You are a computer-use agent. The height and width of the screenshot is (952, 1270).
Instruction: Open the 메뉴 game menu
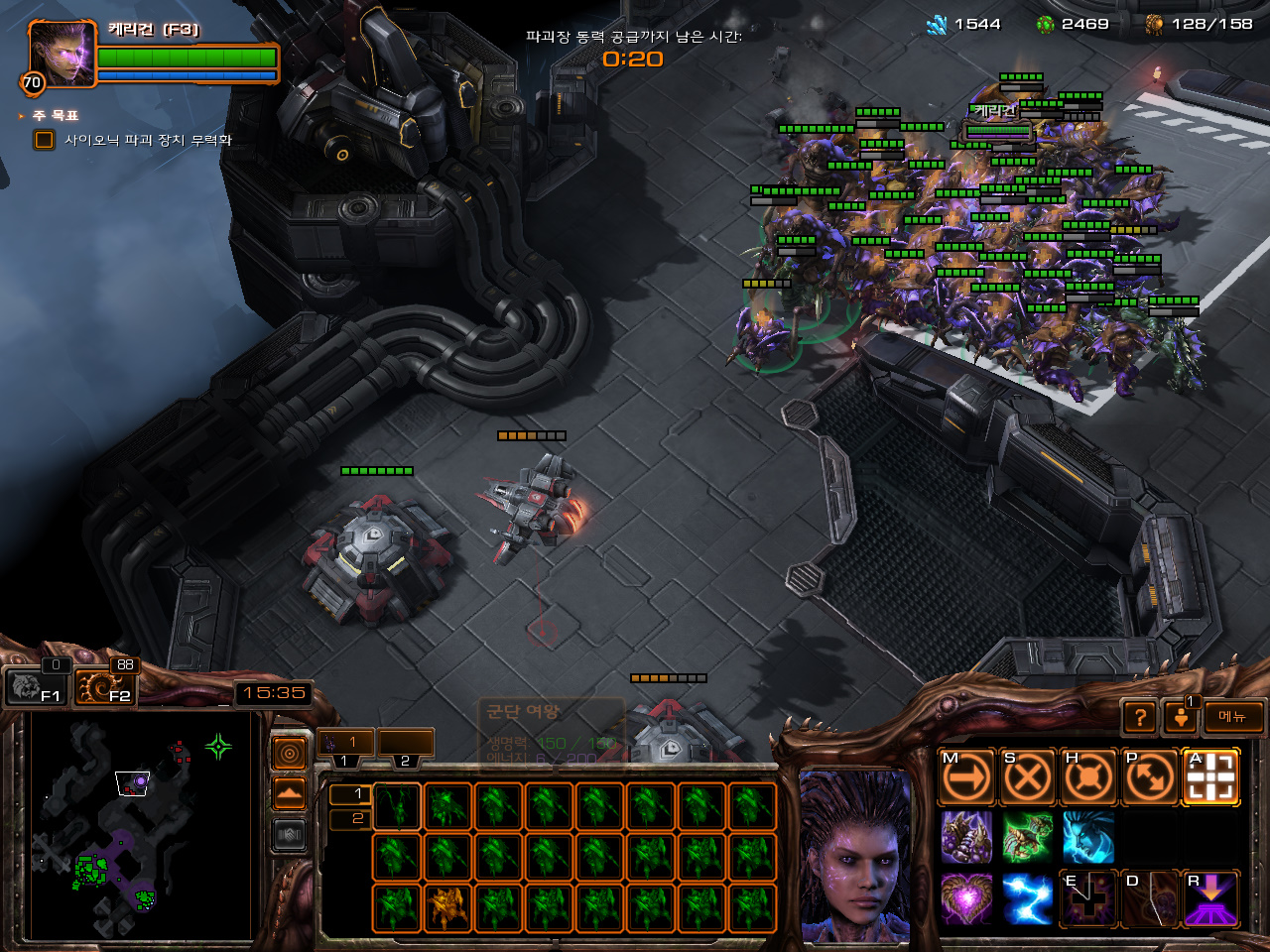[x=1233, y=716]
